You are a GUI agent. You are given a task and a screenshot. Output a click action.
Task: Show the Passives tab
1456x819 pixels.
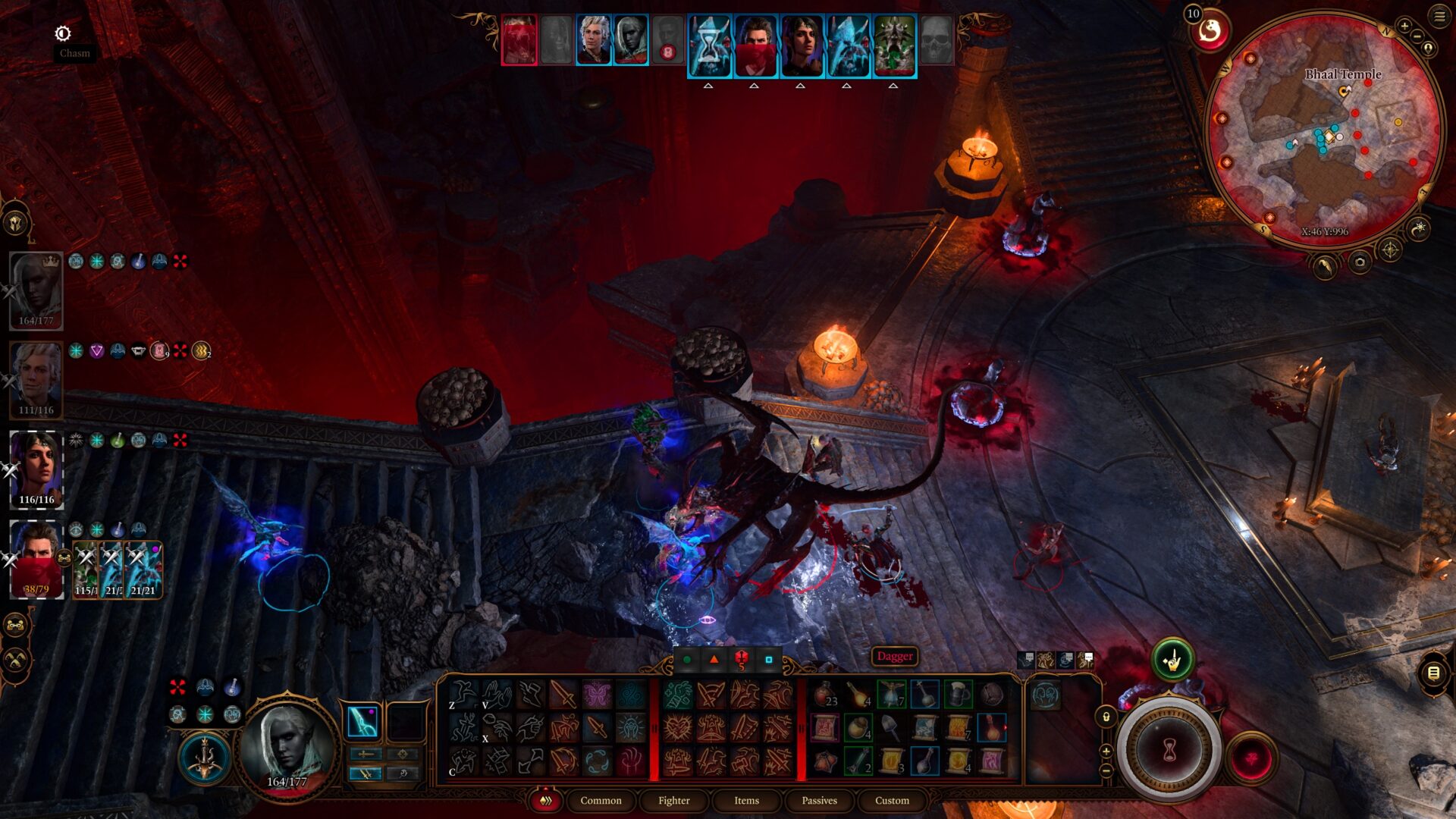click(819, 801)
